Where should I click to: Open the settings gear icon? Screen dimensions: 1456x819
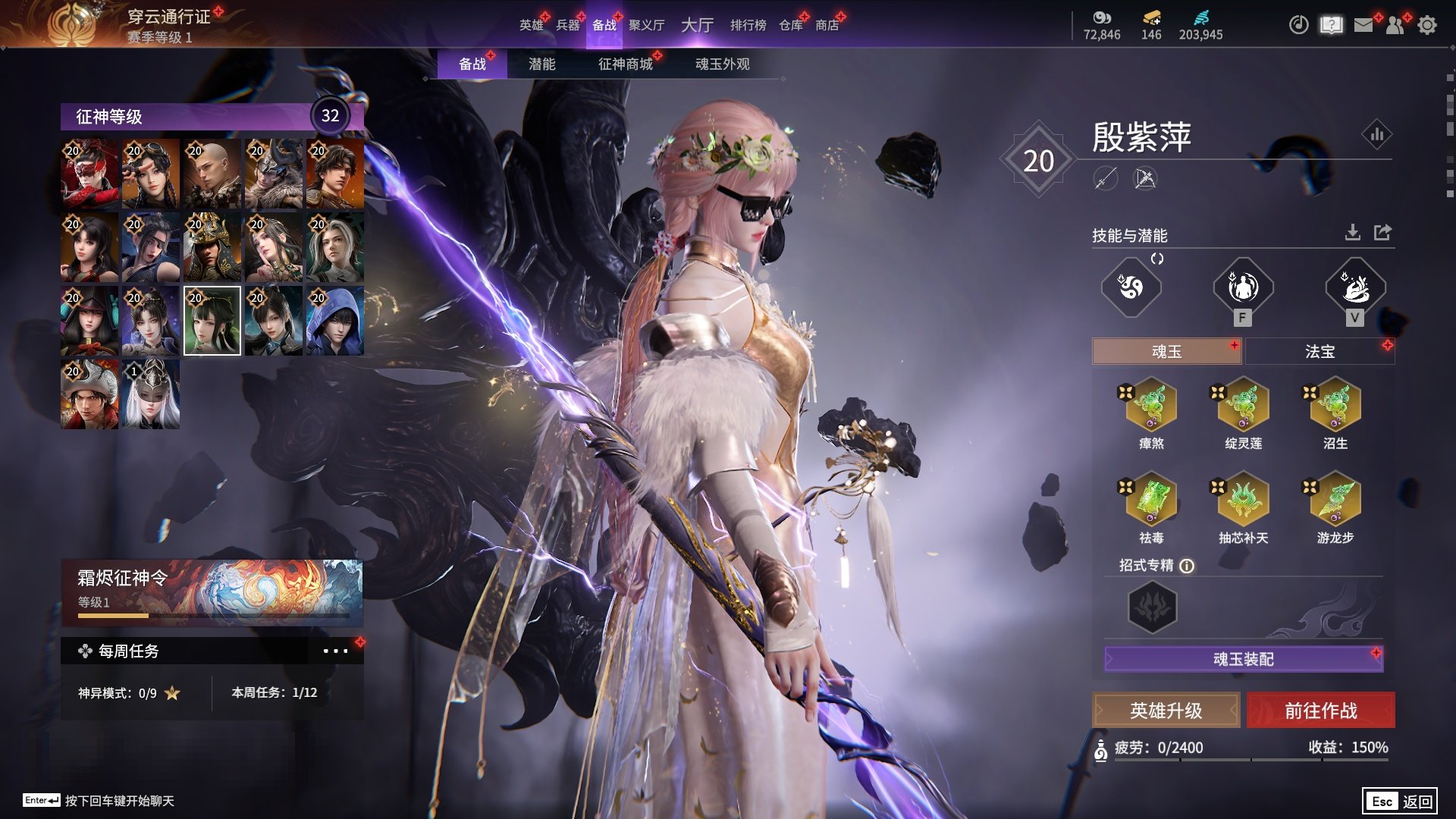point(1426,25)
